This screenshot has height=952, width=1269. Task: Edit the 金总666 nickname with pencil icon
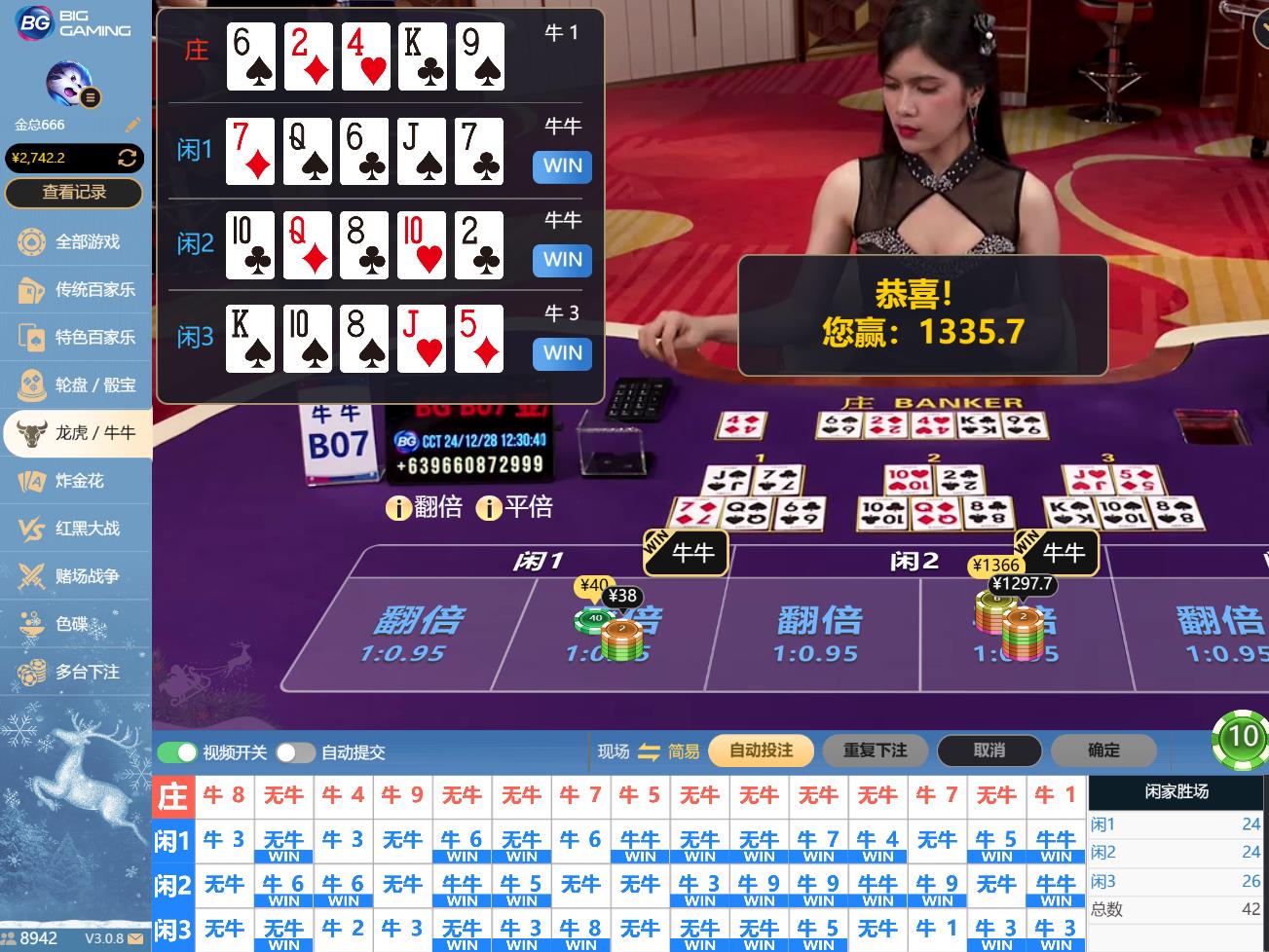pos(133,125)
